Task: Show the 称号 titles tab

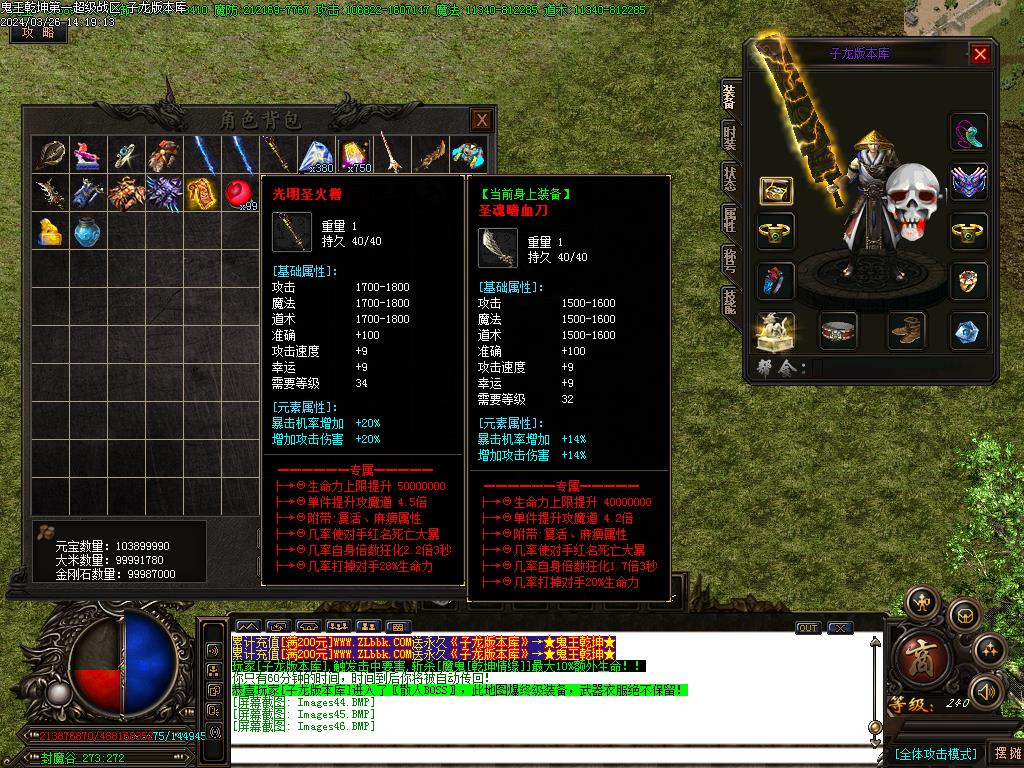Action: [729, 260]
